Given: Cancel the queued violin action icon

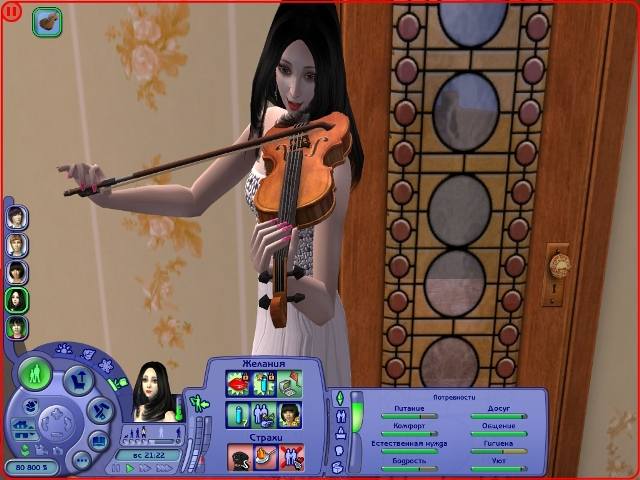Looking at the screenshot, I should tap(46, 21).
